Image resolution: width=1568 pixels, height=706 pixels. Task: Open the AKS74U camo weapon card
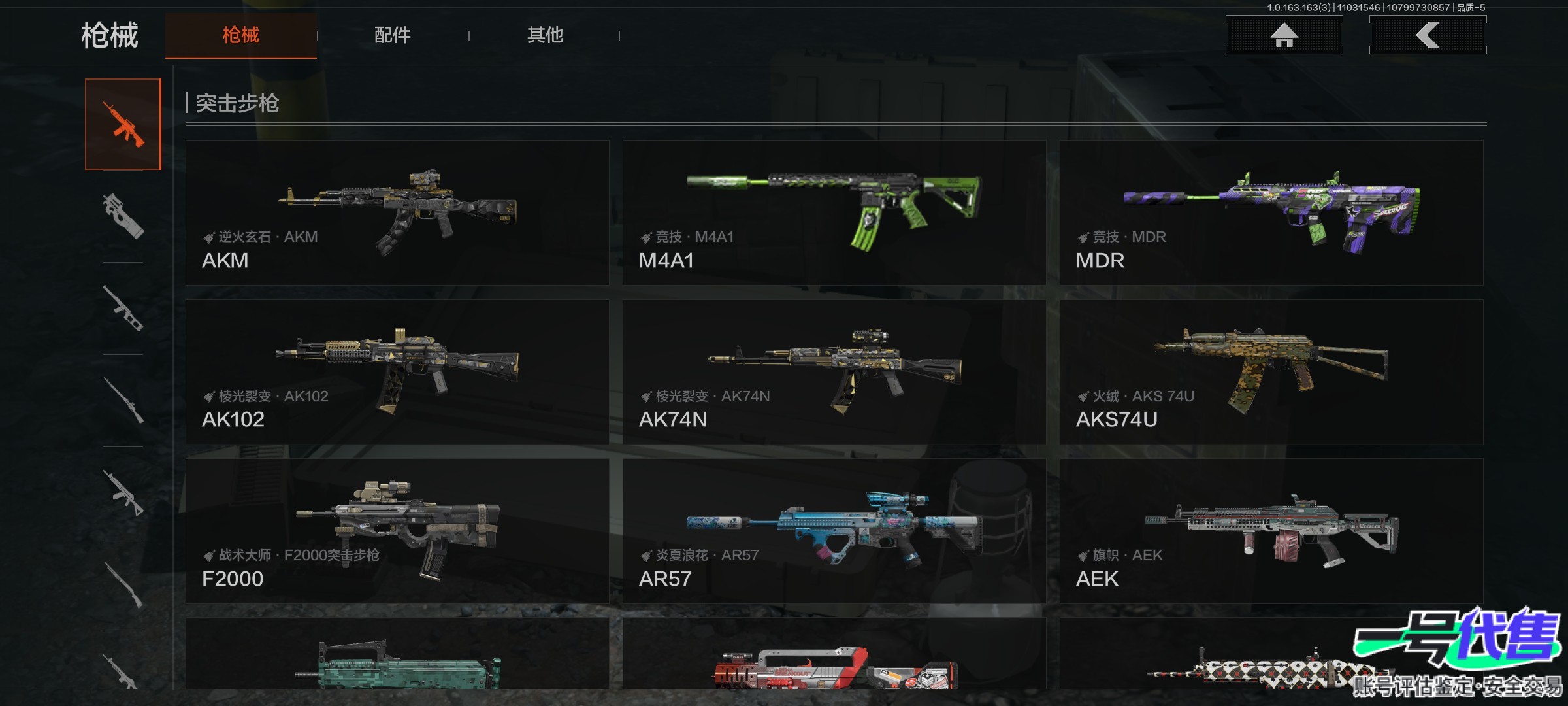[1271, 372]
